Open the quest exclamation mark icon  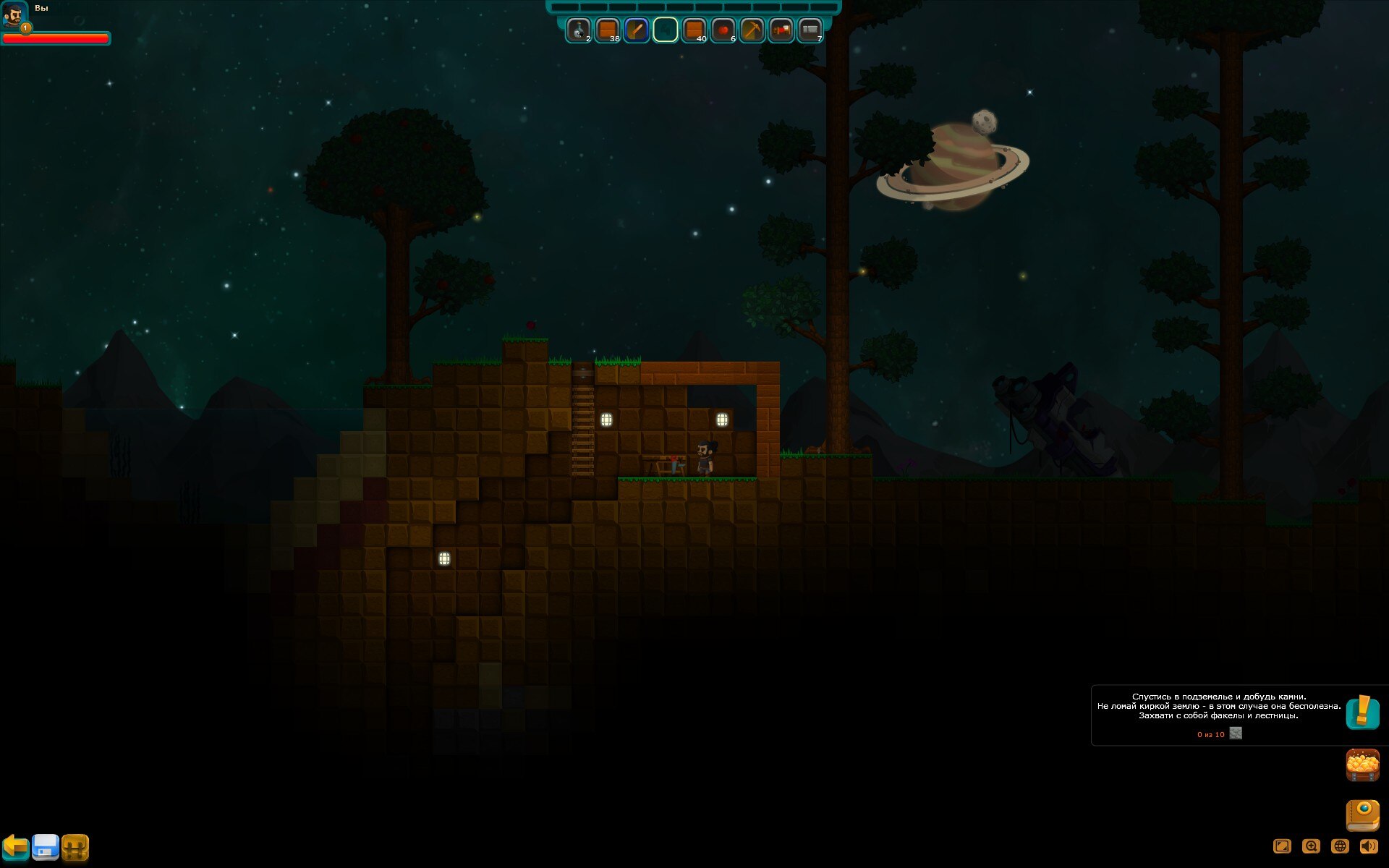(x=1362, y=712)
